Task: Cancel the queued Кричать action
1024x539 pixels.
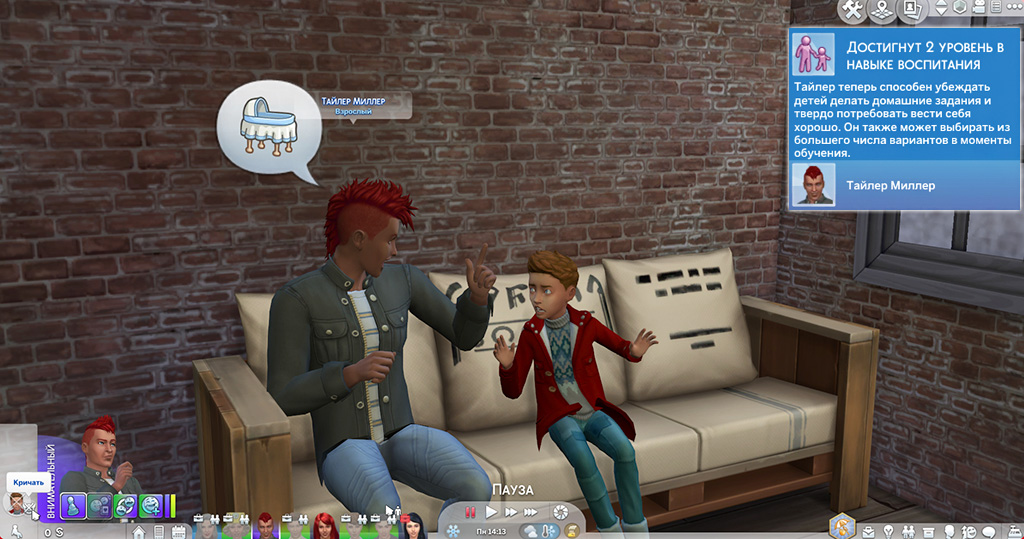Action: click(18, 503)
